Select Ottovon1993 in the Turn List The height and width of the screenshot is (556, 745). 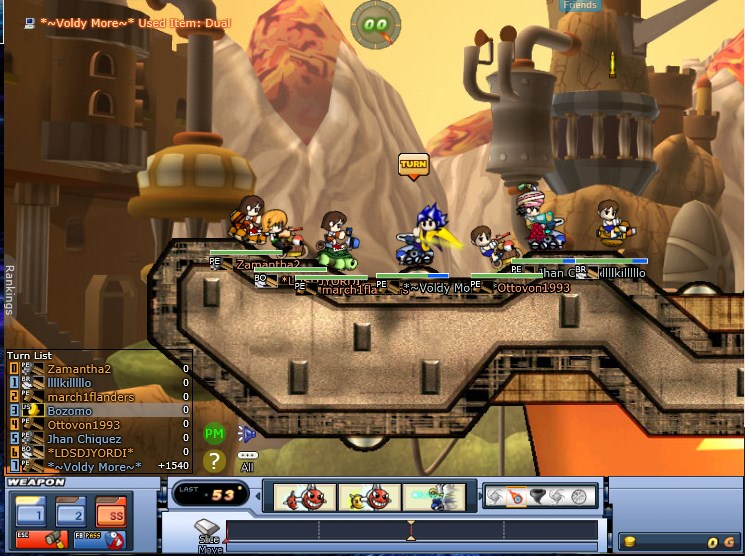tap(84, 425)
